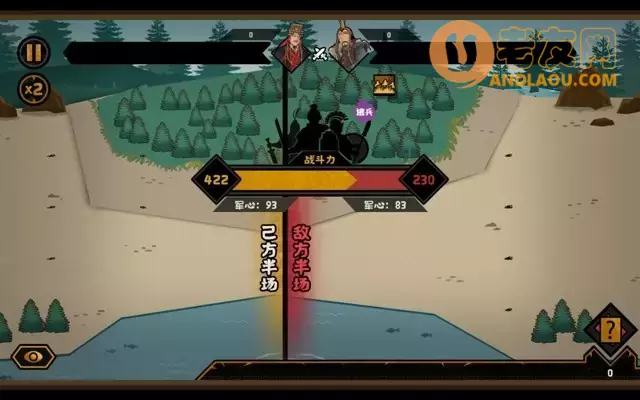Image resolution: width=640 pixels, height=400 pixels.
Task: Click the purple 猎兵 unit badge
Action: 365,109
